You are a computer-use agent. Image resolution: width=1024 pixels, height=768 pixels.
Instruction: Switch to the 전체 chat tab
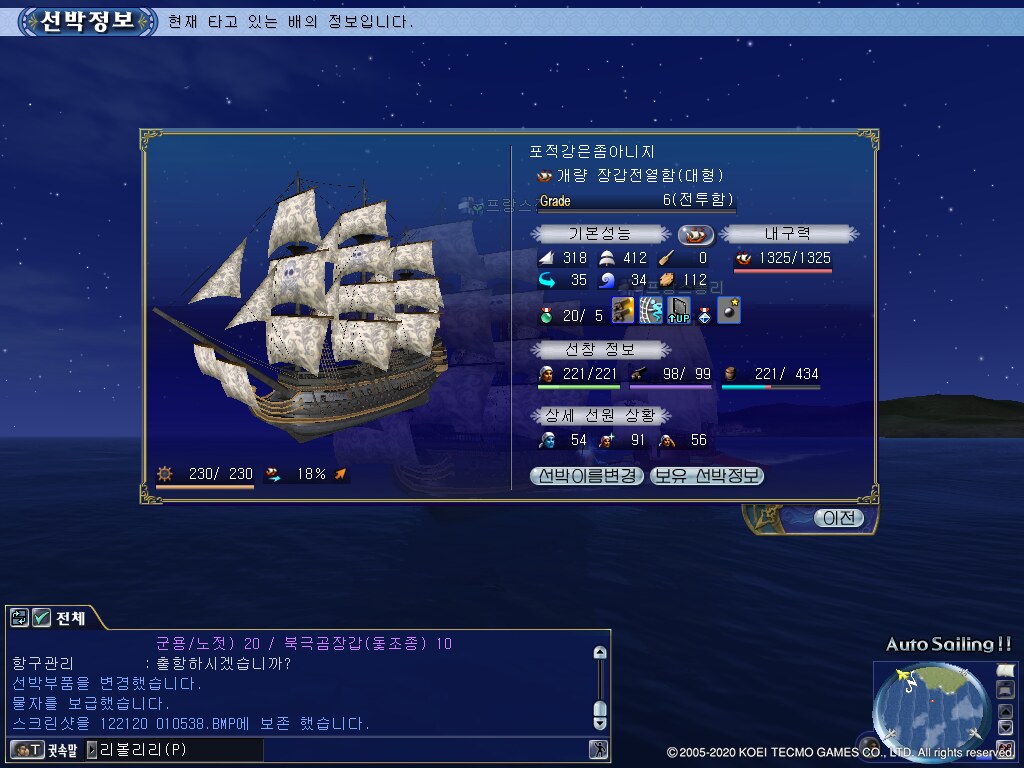[70, 618]
